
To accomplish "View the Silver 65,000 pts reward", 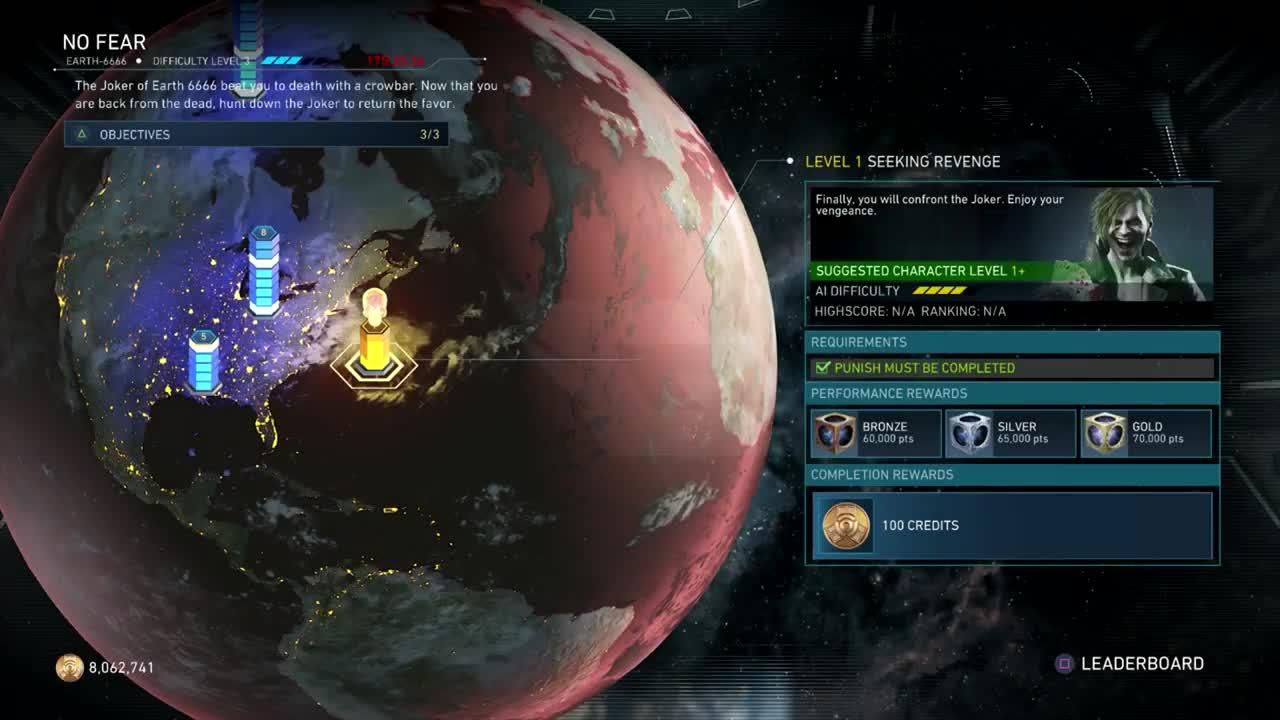I will [1011, 433].
